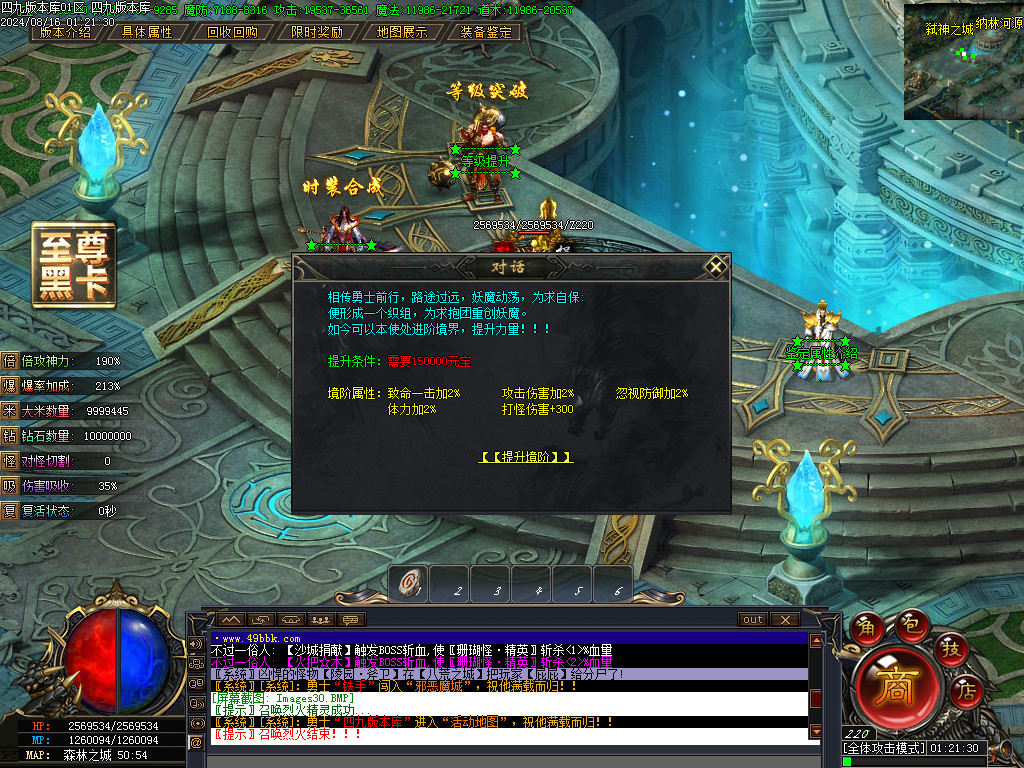The width and height of the screenshot is (1024, 768).
Task: Open the 店 store button
Action: point(966,689)
